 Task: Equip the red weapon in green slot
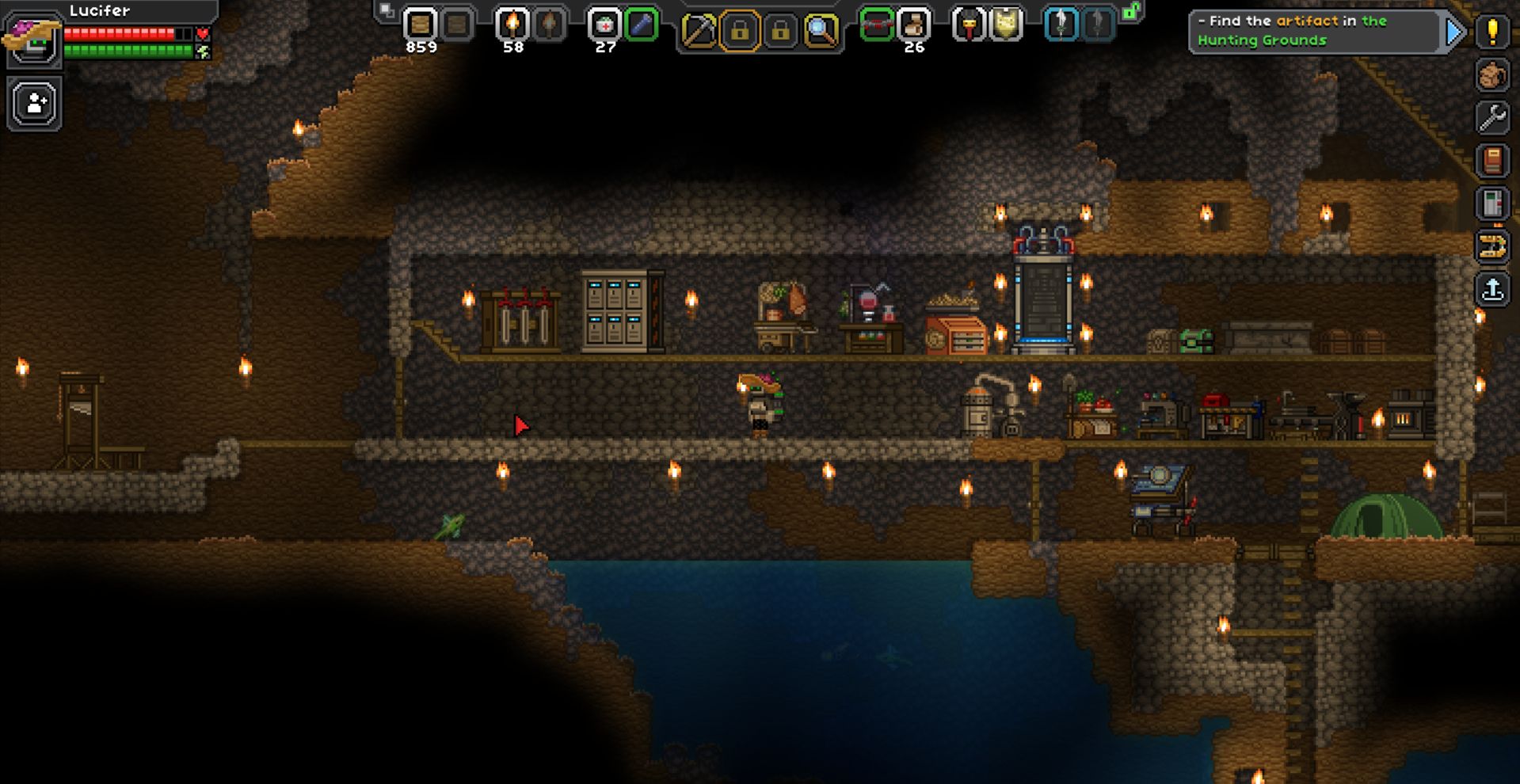point(877,25)
